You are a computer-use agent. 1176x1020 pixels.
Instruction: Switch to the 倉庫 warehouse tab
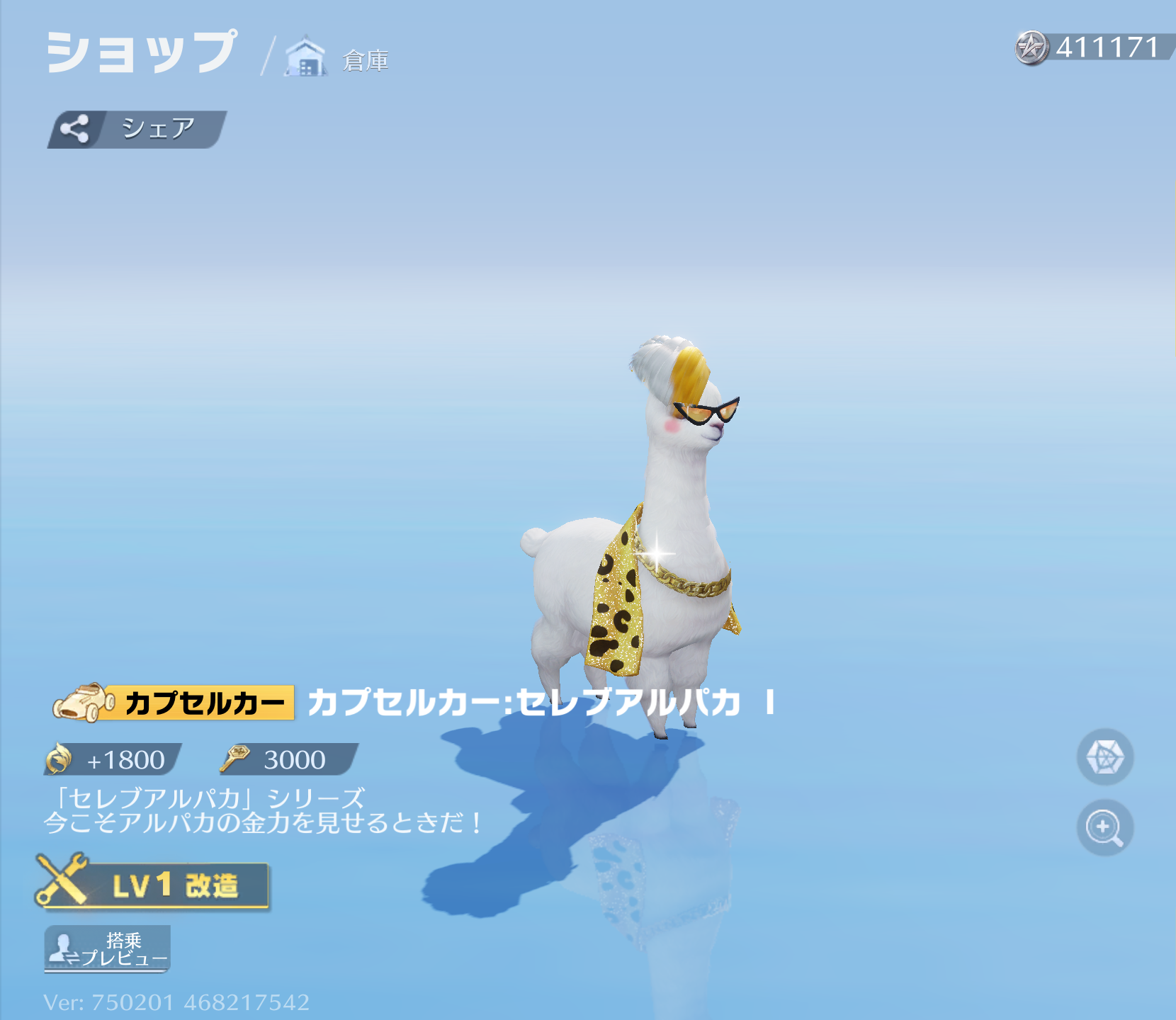[x=337, y=58]
